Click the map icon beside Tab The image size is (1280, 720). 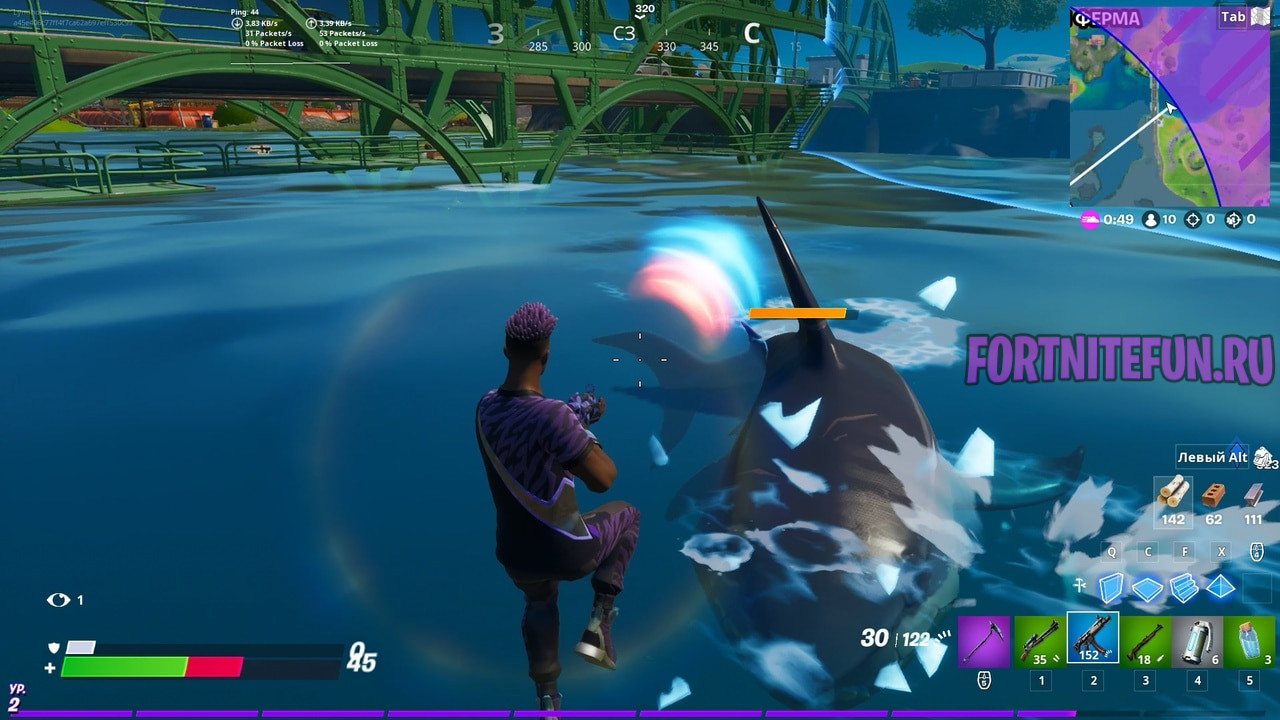pyautogui.click(x=1260, y=16)
